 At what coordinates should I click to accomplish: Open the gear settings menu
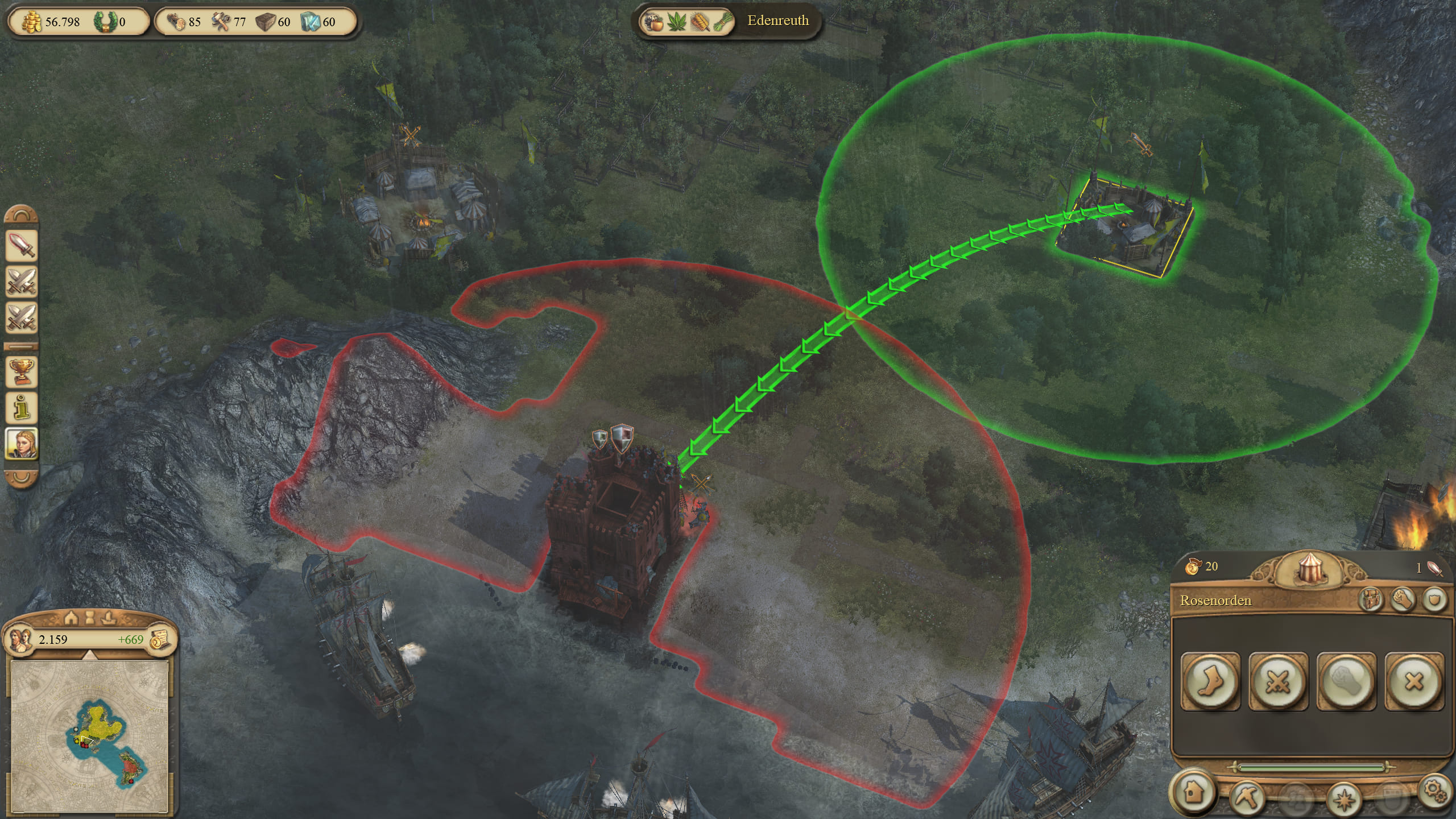tap(1433, 791)
